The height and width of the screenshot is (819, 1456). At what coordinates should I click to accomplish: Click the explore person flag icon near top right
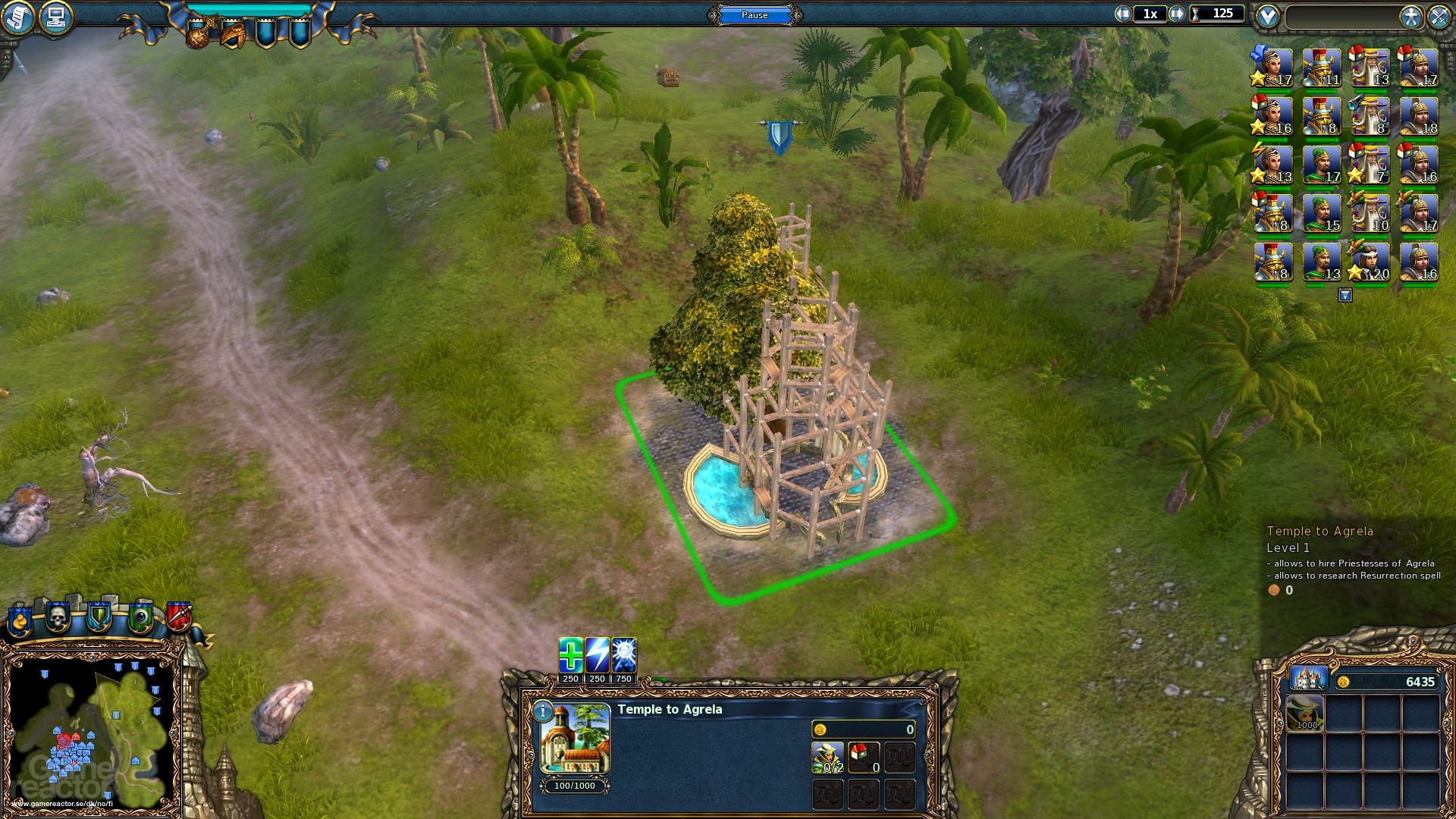point(1412,17)
